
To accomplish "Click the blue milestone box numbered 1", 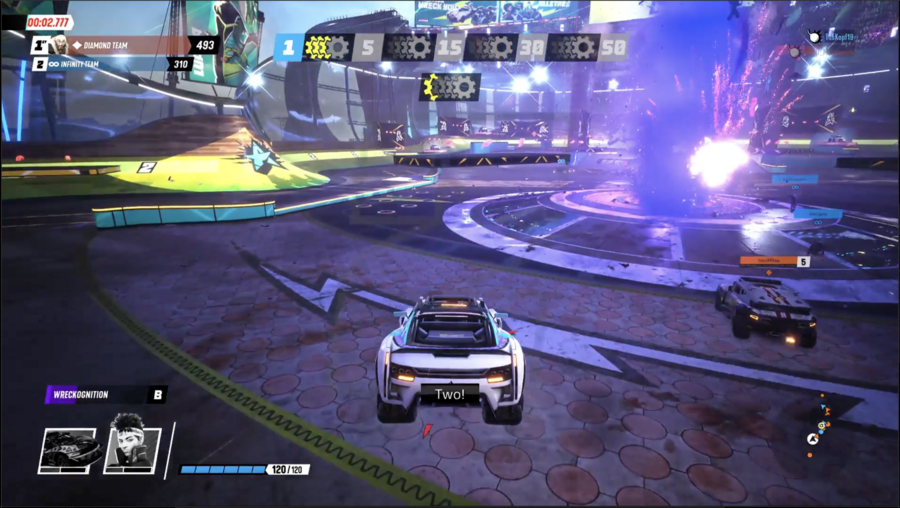I will point(288,47).
